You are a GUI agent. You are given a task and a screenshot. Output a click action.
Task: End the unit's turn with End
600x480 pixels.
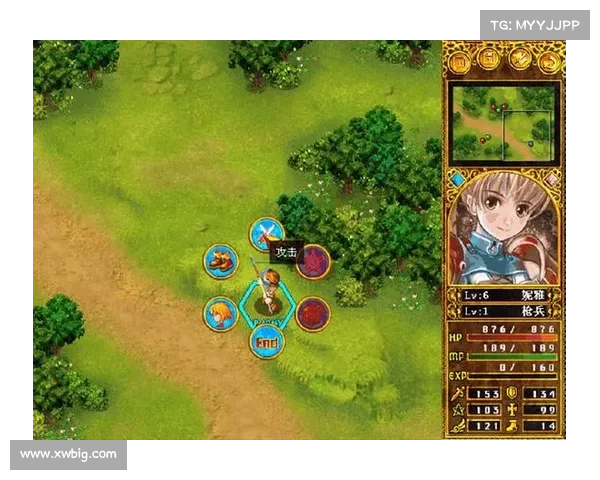(x=267, y=341)
